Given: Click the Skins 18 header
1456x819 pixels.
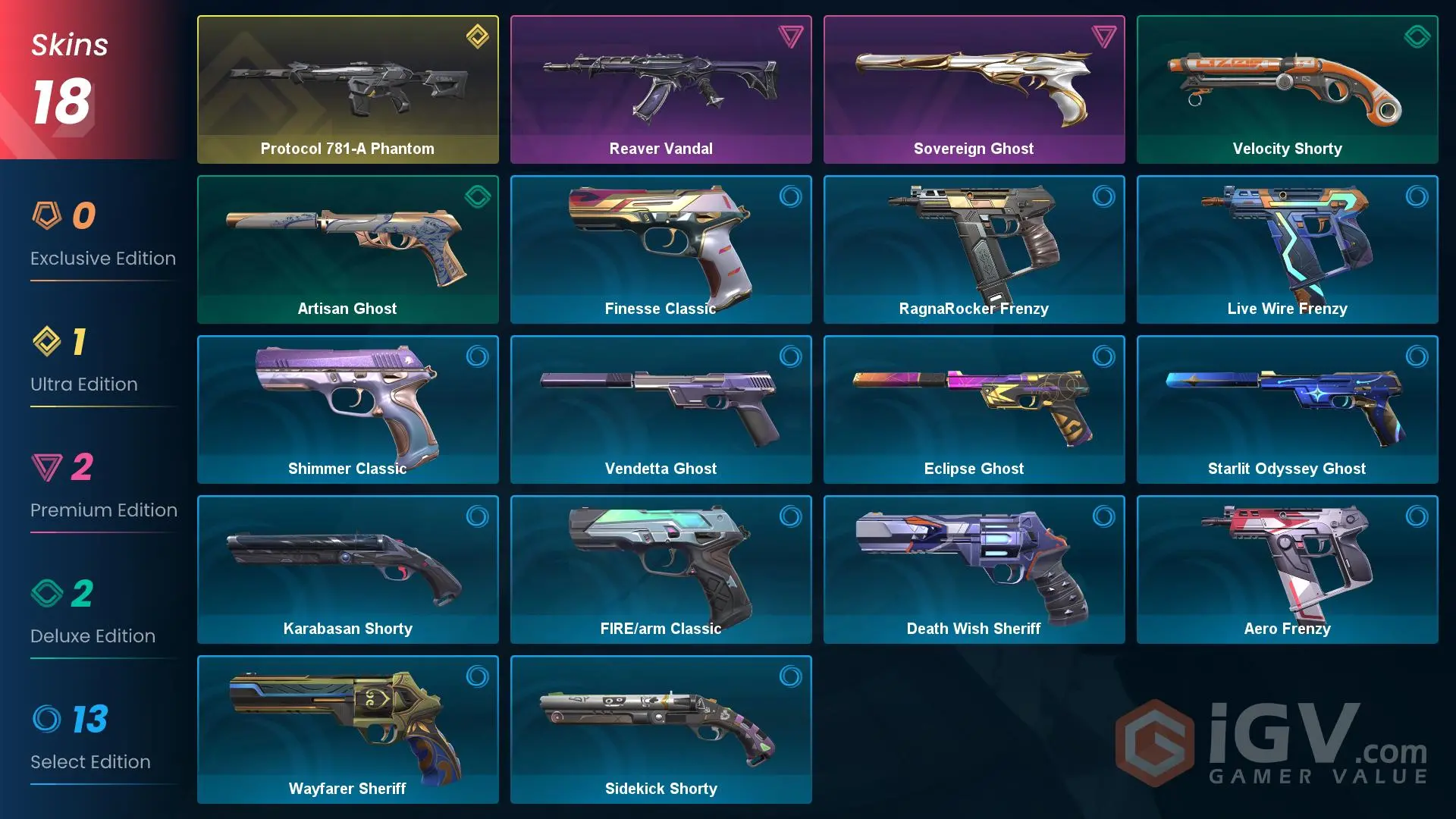Looking at the screenshot, I should click(68, 72).
